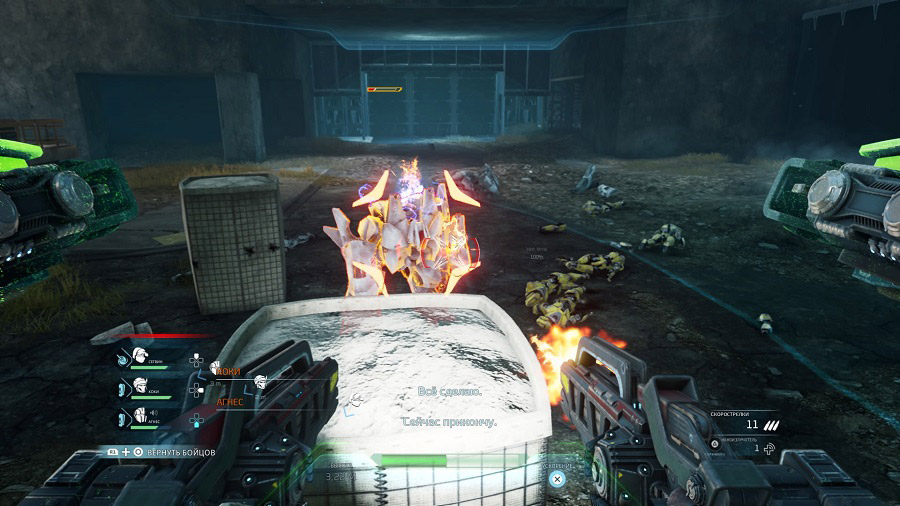Click the Скорострелки ammo bullets icon
This screenshot has width=900, height=506.
[x=771, y=427]
